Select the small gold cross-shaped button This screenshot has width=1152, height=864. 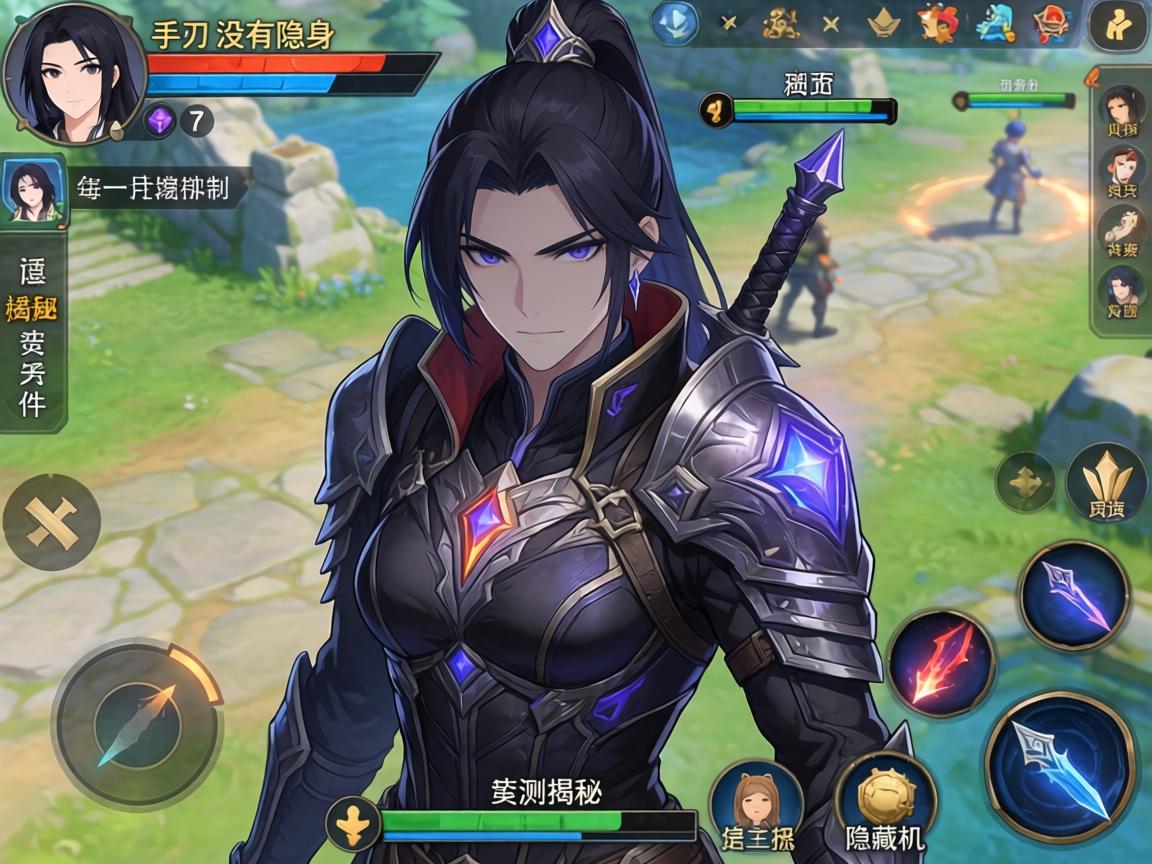[x=1025, y=482]
